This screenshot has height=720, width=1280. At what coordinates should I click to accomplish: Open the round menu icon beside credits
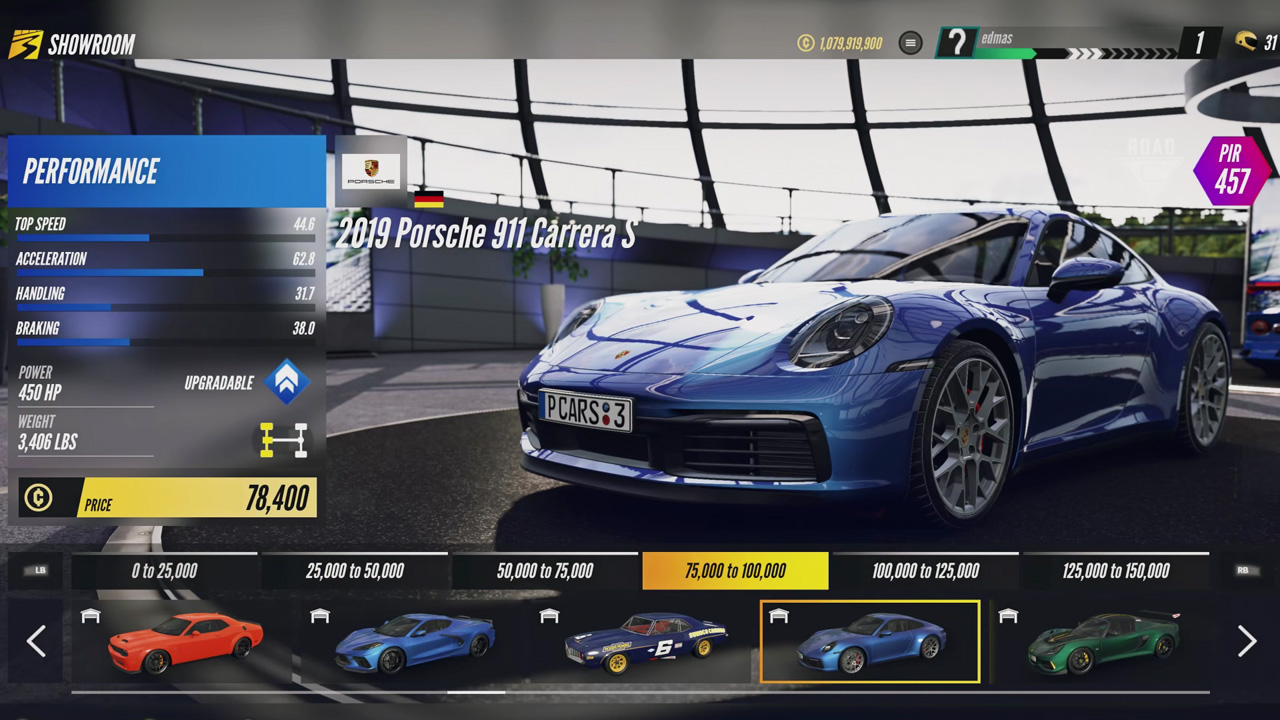coord(910,43)
